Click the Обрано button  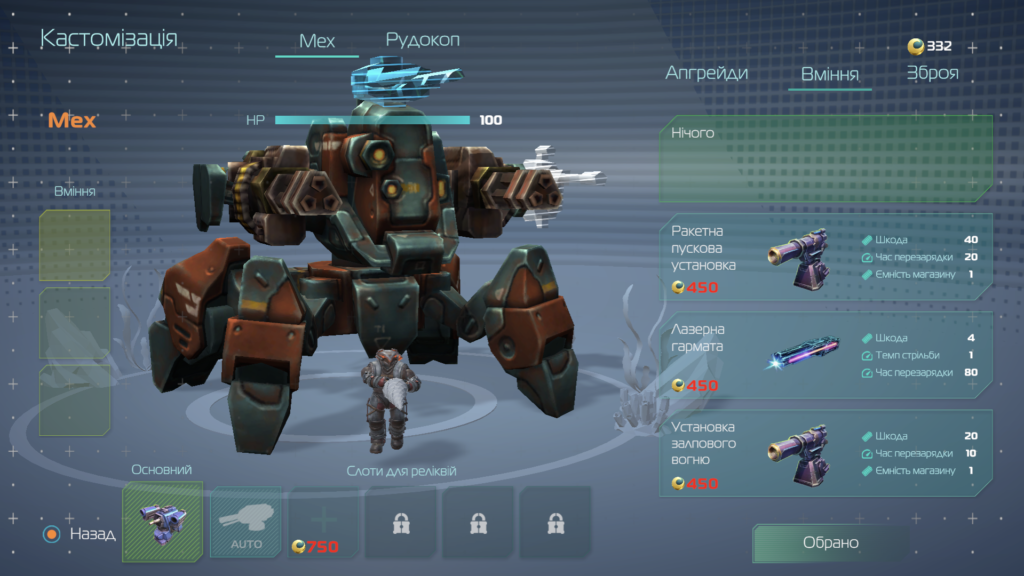point(830,543)
